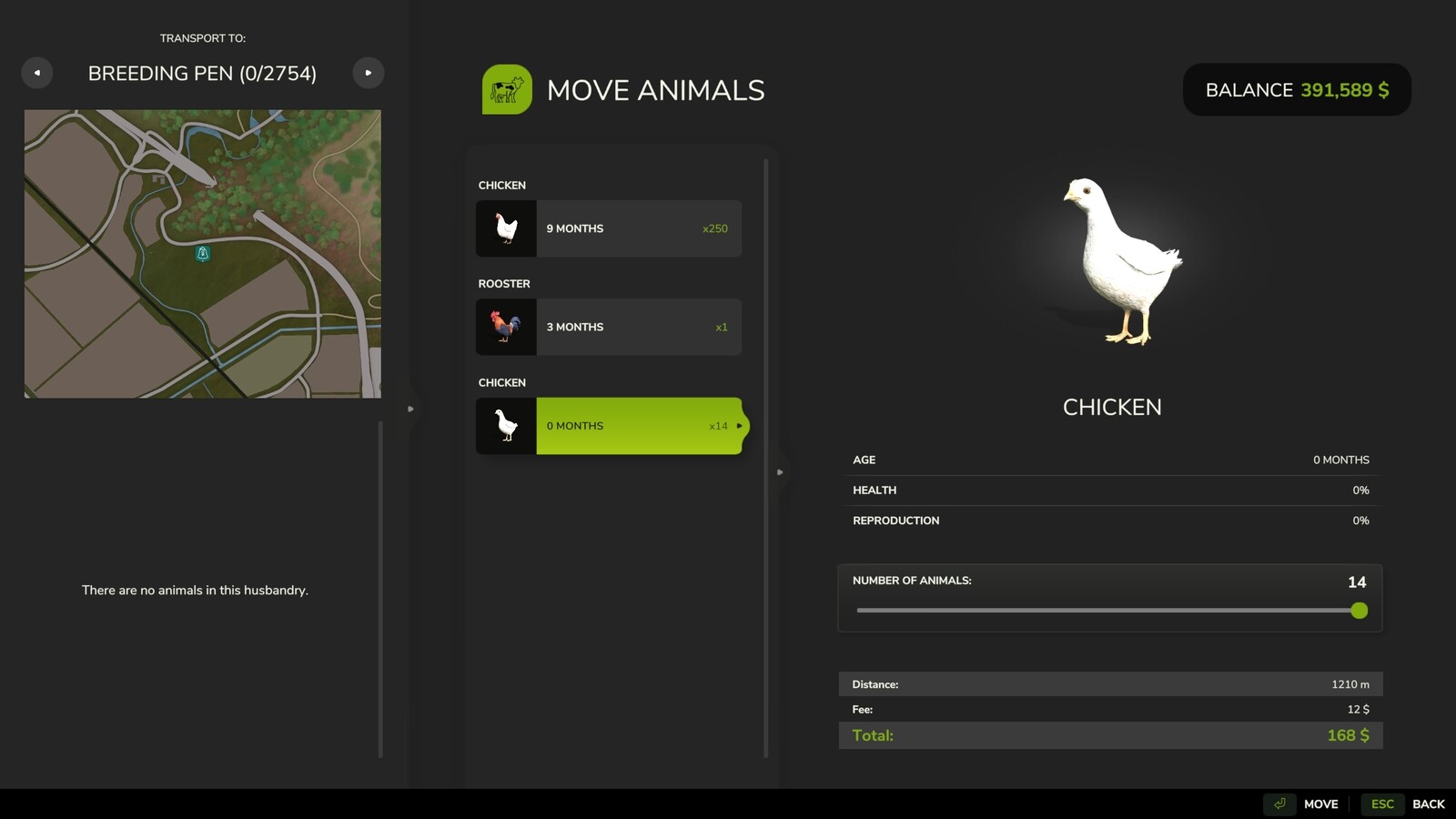Click the 9-months chicken thumbnail image

(x=506, y=228)
